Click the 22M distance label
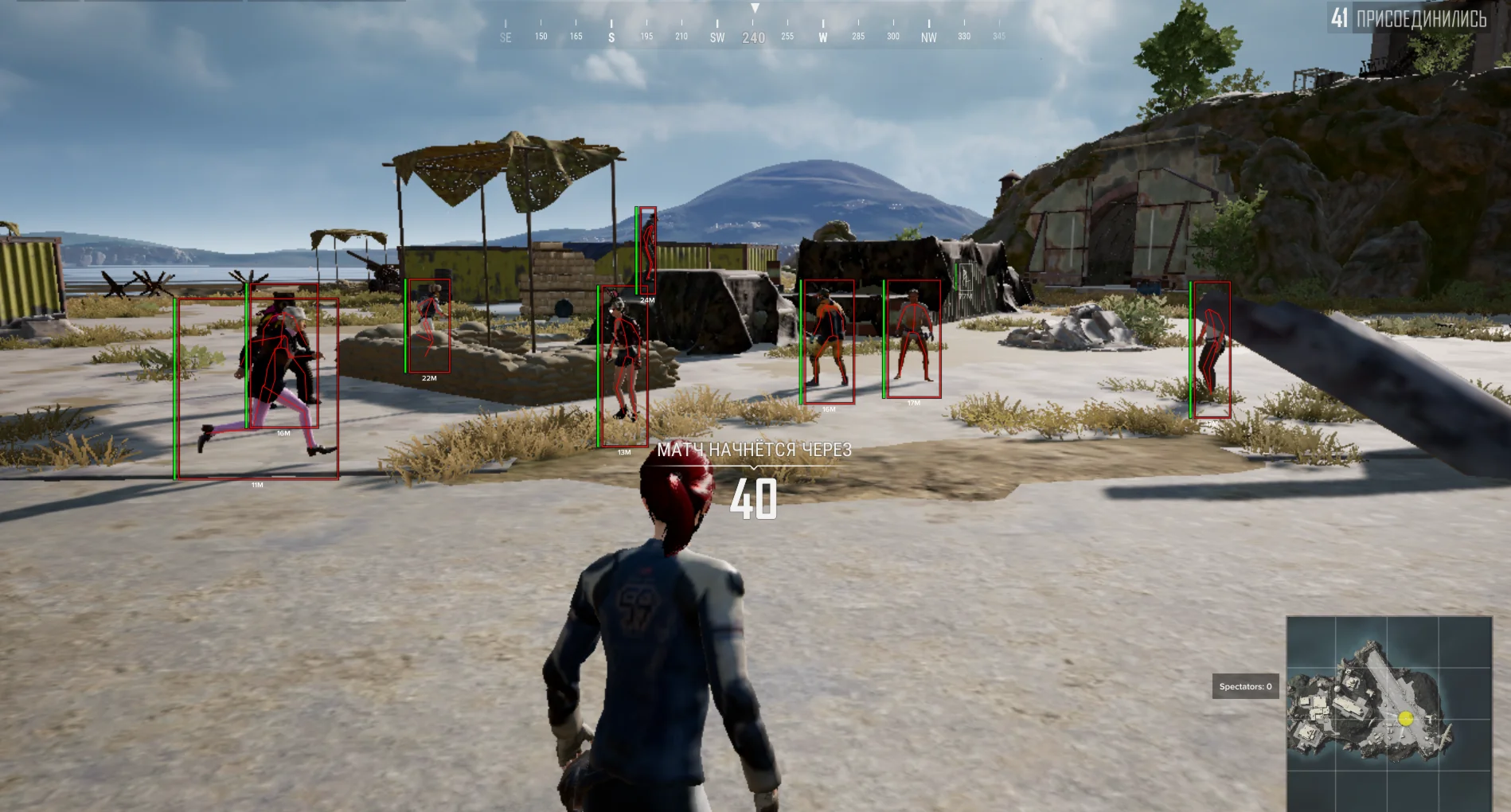1511x812 pixels. (x=428, y=377)
